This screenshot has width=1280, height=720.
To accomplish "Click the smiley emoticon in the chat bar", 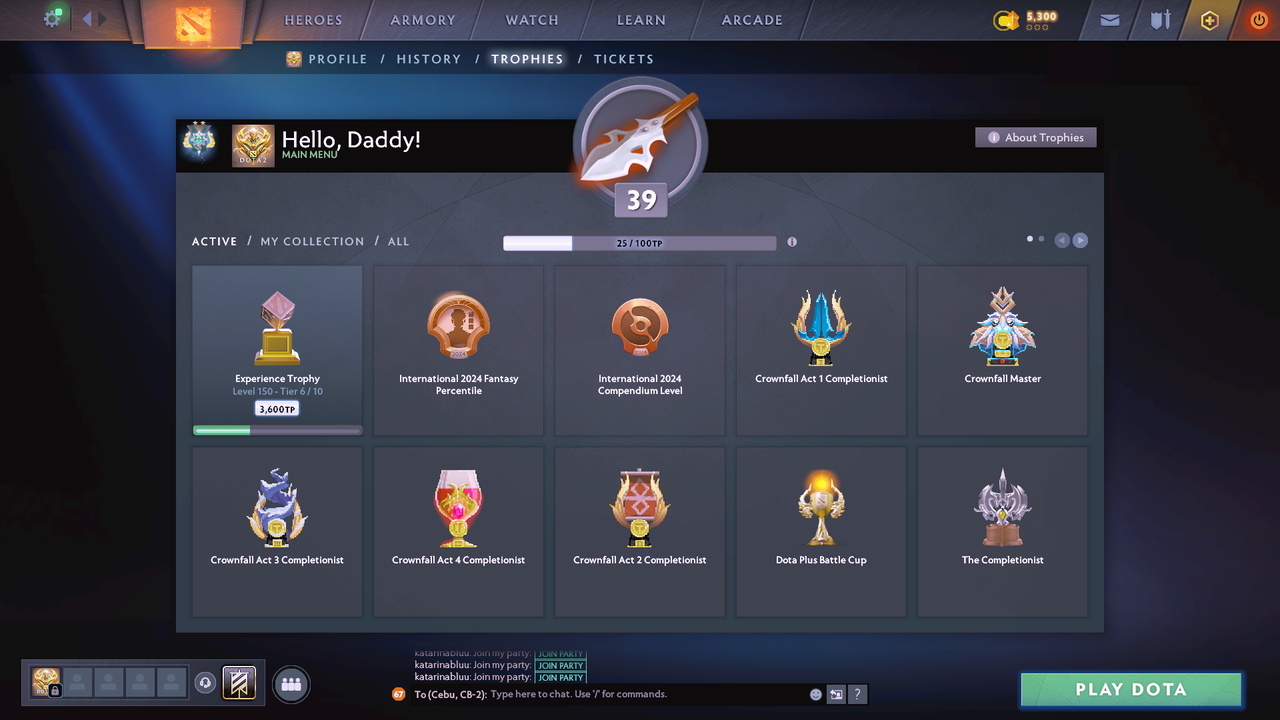I will (x=815, y=693).
